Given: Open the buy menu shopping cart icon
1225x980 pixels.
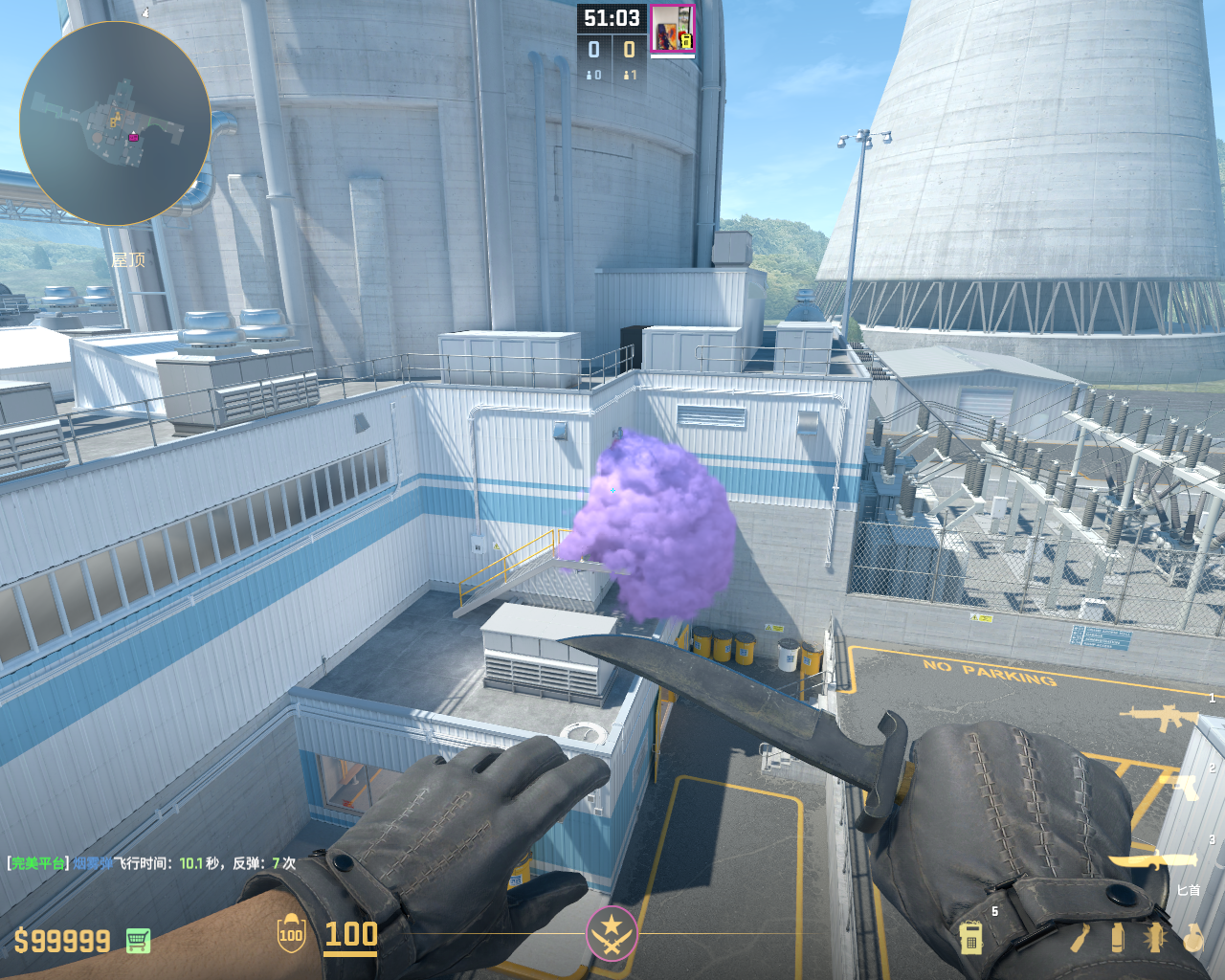Looking at the screenshot, I should (x=138, y=941).
